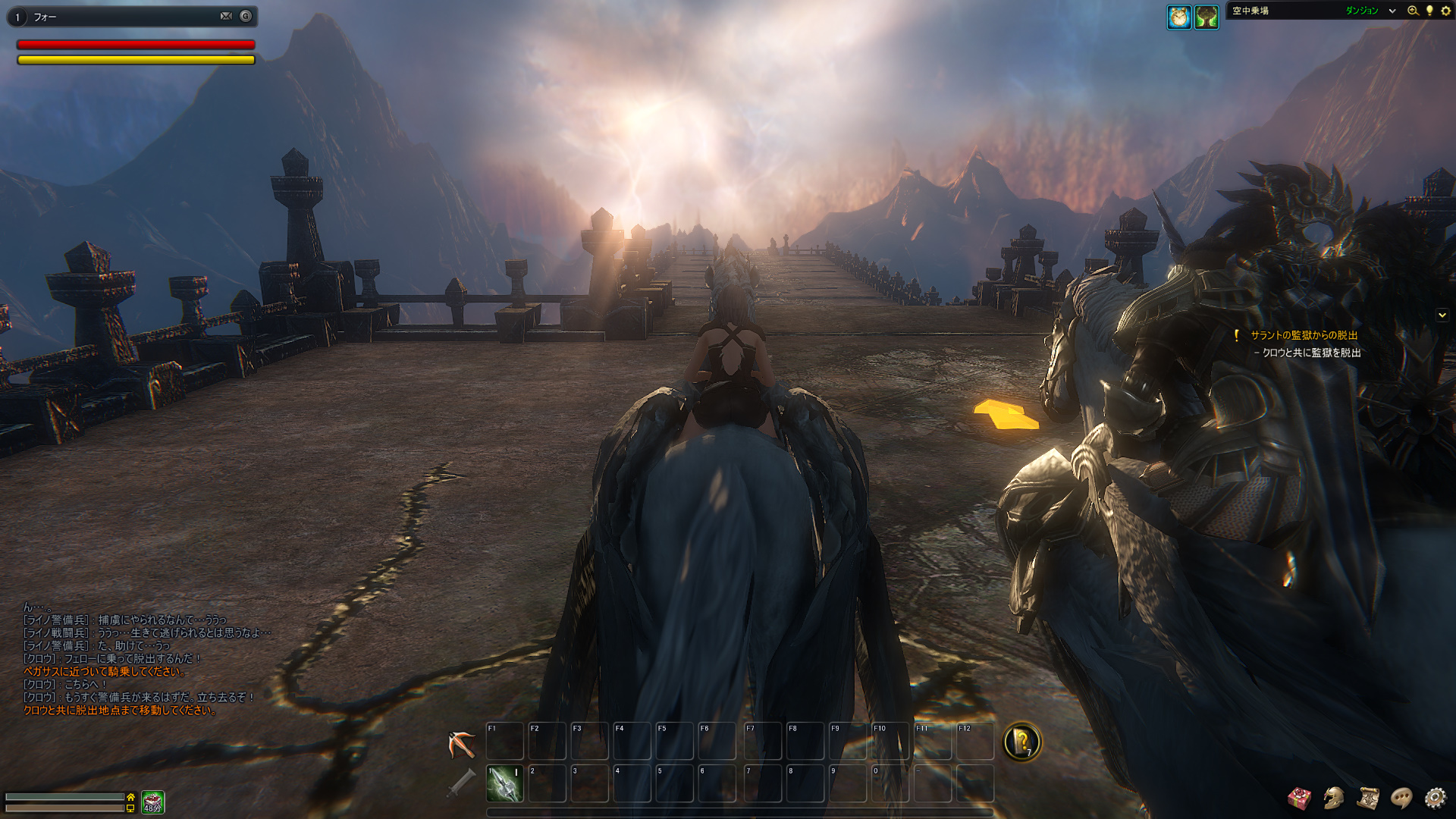Viewport: 1456px width, 819px height.
Task: Select the crossbow weapon icon
Action: coord(461,744)
